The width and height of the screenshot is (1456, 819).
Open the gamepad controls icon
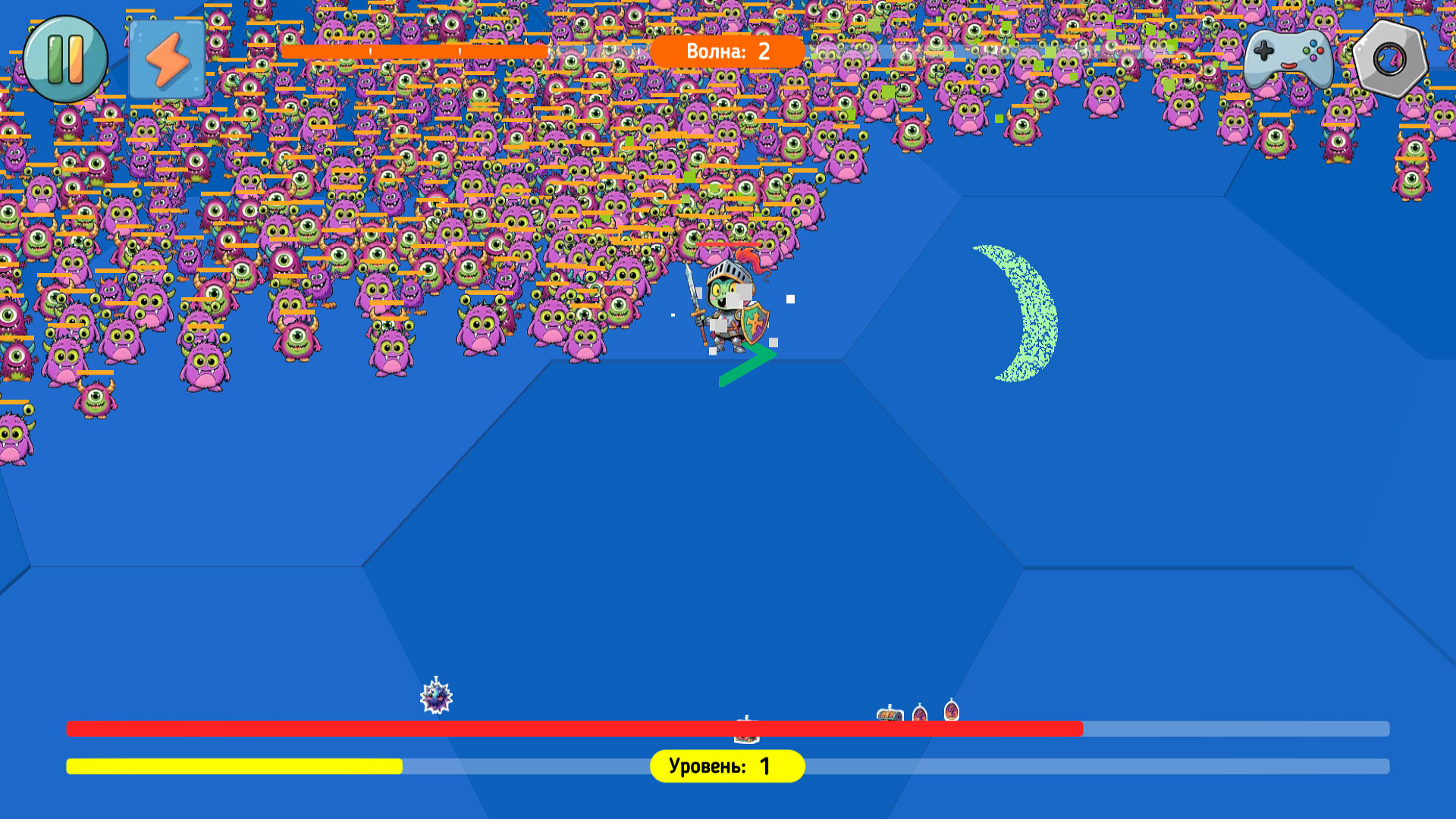tap(1289, 59)
